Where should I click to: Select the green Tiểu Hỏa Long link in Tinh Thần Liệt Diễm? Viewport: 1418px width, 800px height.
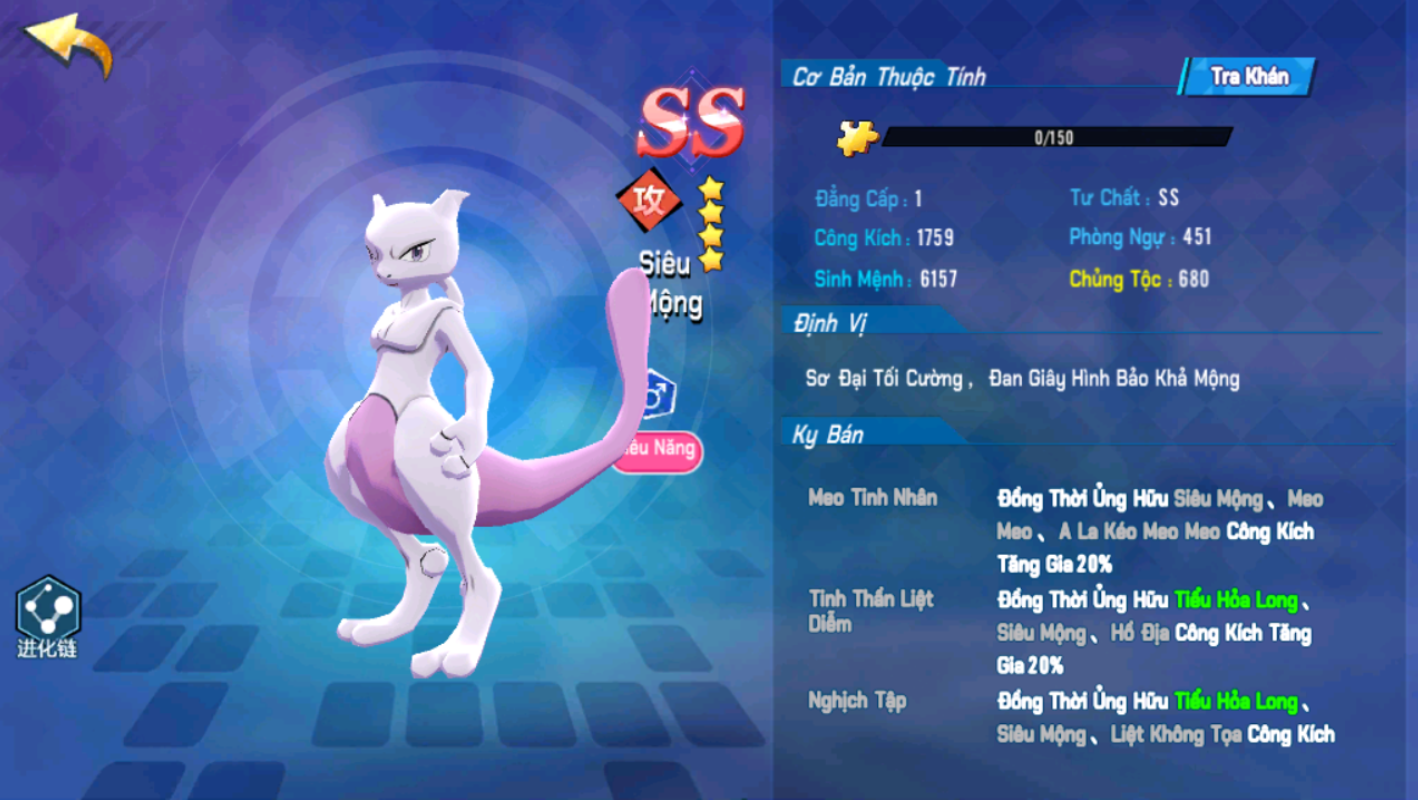tap(1236, 600)
